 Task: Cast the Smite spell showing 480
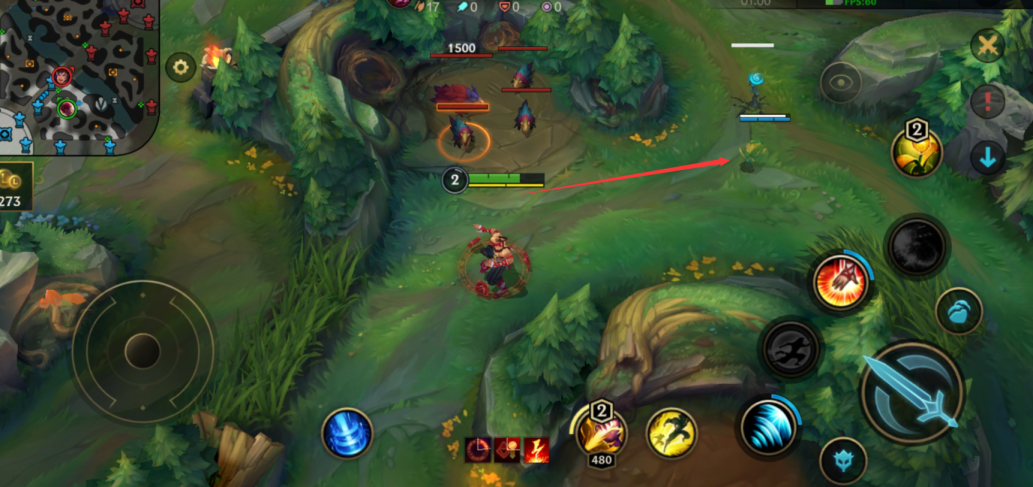602,430
